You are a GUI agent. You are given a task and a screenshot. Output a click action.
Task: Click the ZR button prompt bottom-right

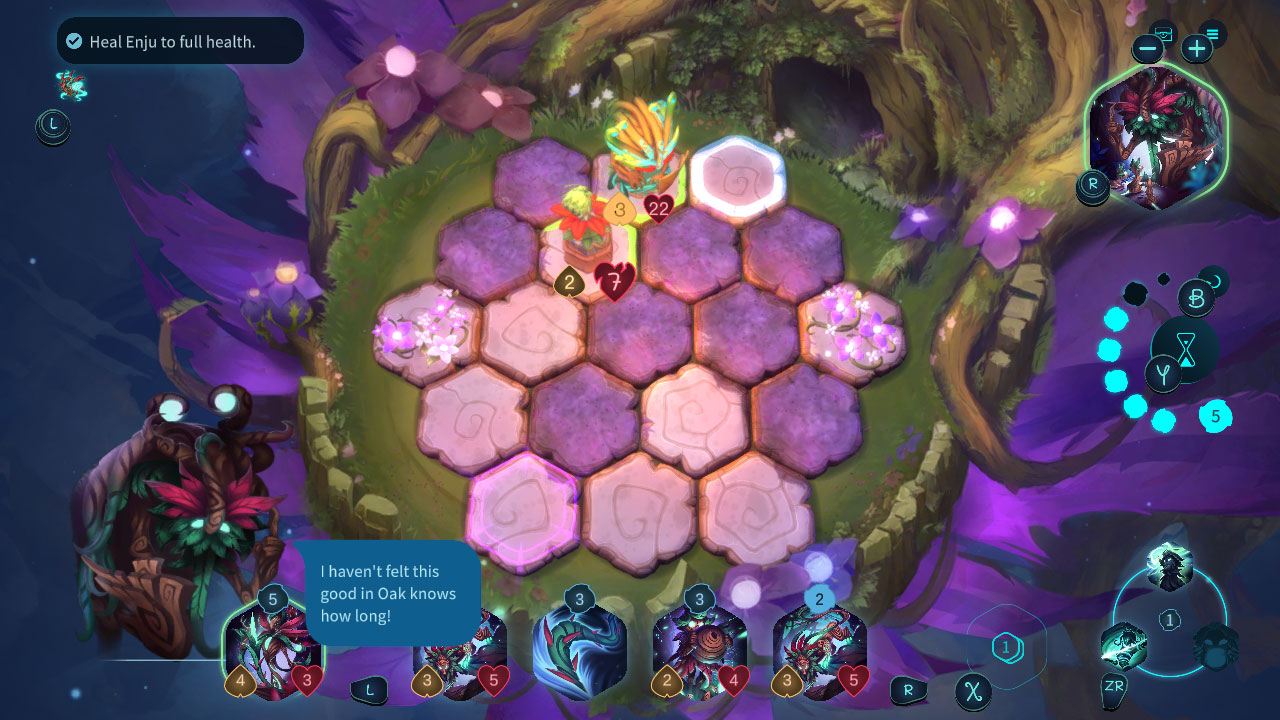[x=1112, y=688]
